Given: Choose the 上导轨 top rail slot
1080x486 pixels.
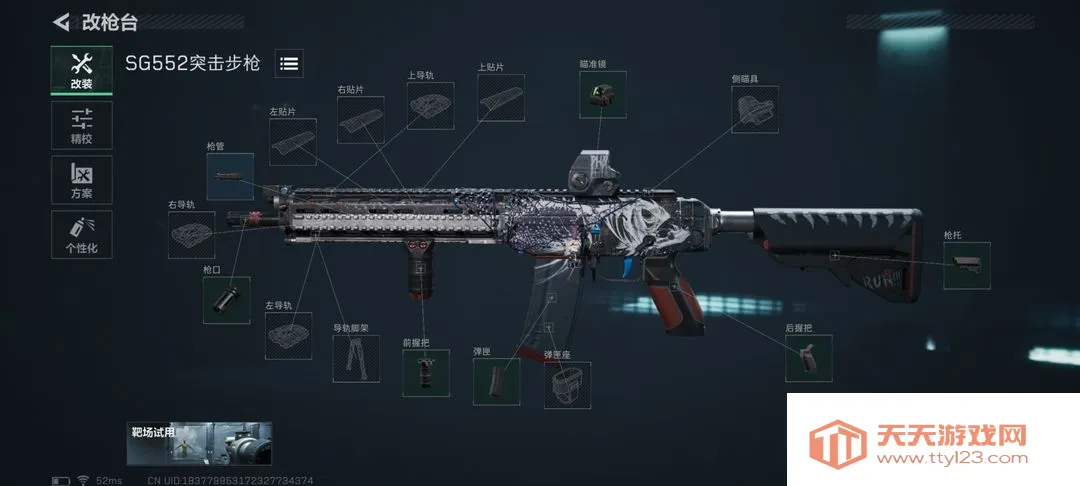Looking at the screenshot, I should pos(430,106).
